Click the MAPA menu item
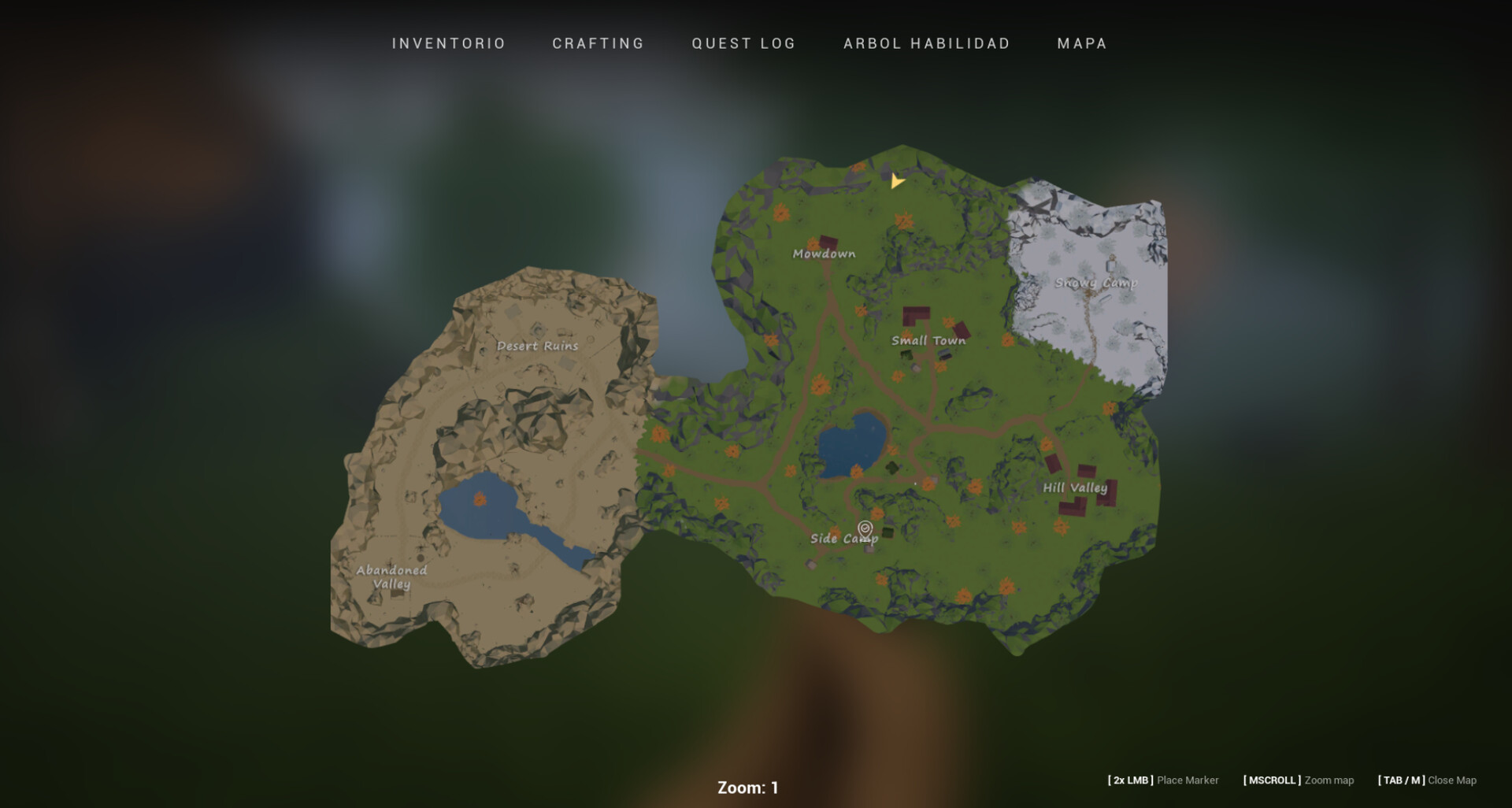Viewport: 1512px width, 808px height. [1081, 43]
